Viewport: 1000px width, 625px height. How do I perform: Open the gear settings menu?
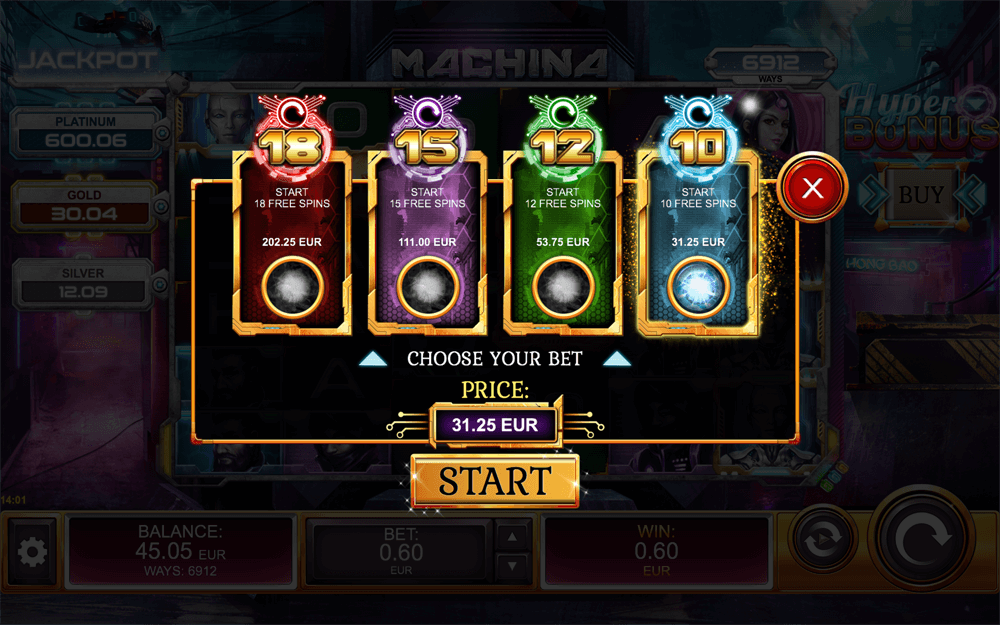pyautogui.click(x=33, y=551)
